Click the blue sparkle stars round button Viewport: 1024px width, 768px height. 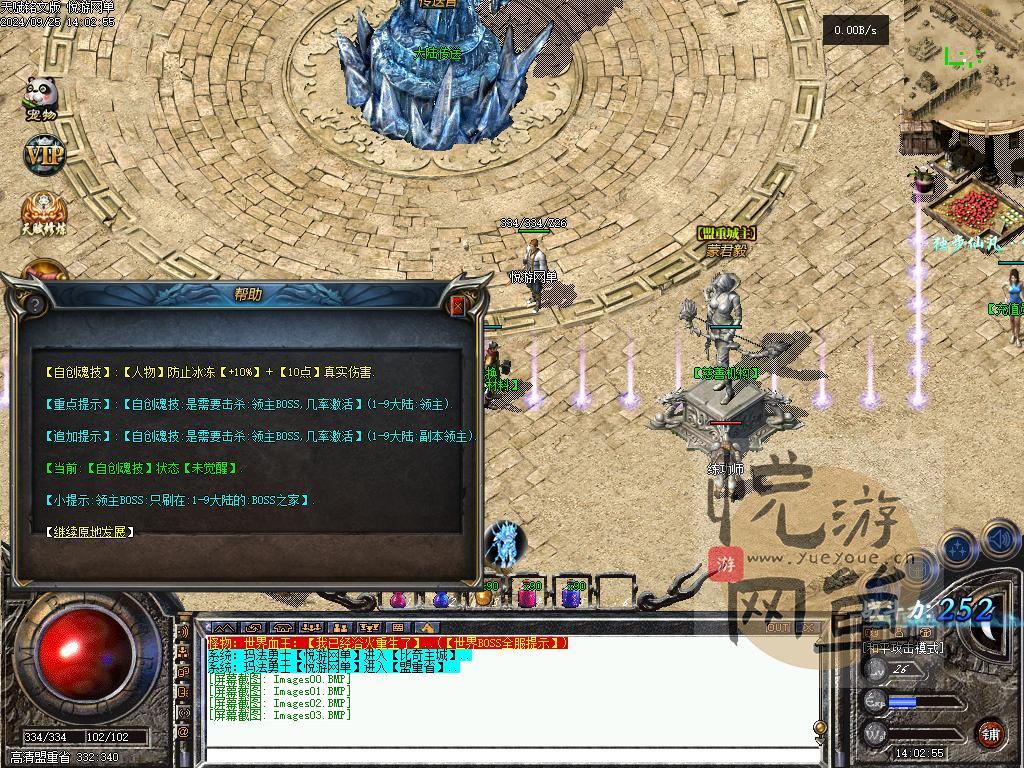958,549
